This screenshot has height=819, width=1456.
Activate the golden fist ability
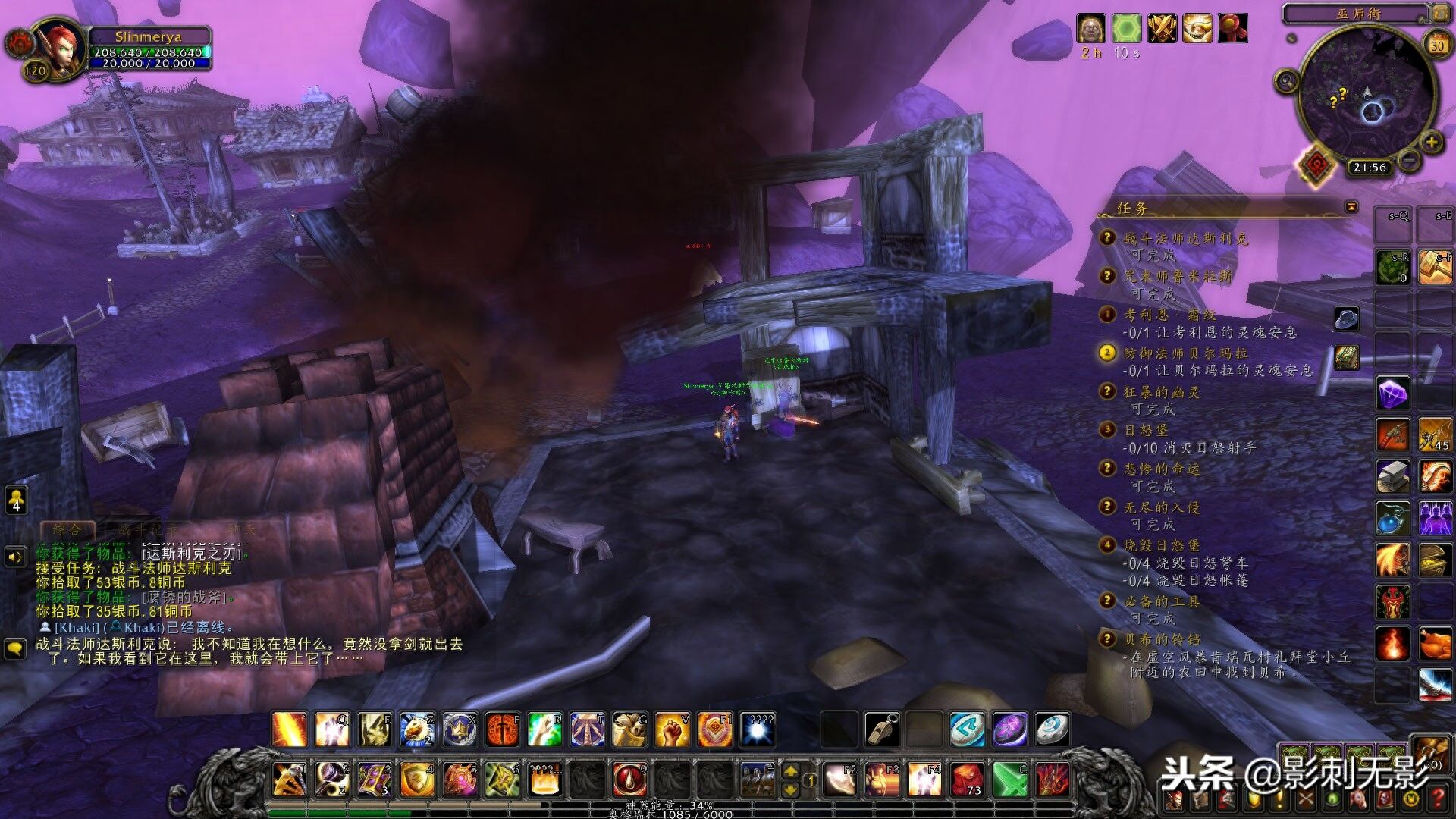point(672,730)
